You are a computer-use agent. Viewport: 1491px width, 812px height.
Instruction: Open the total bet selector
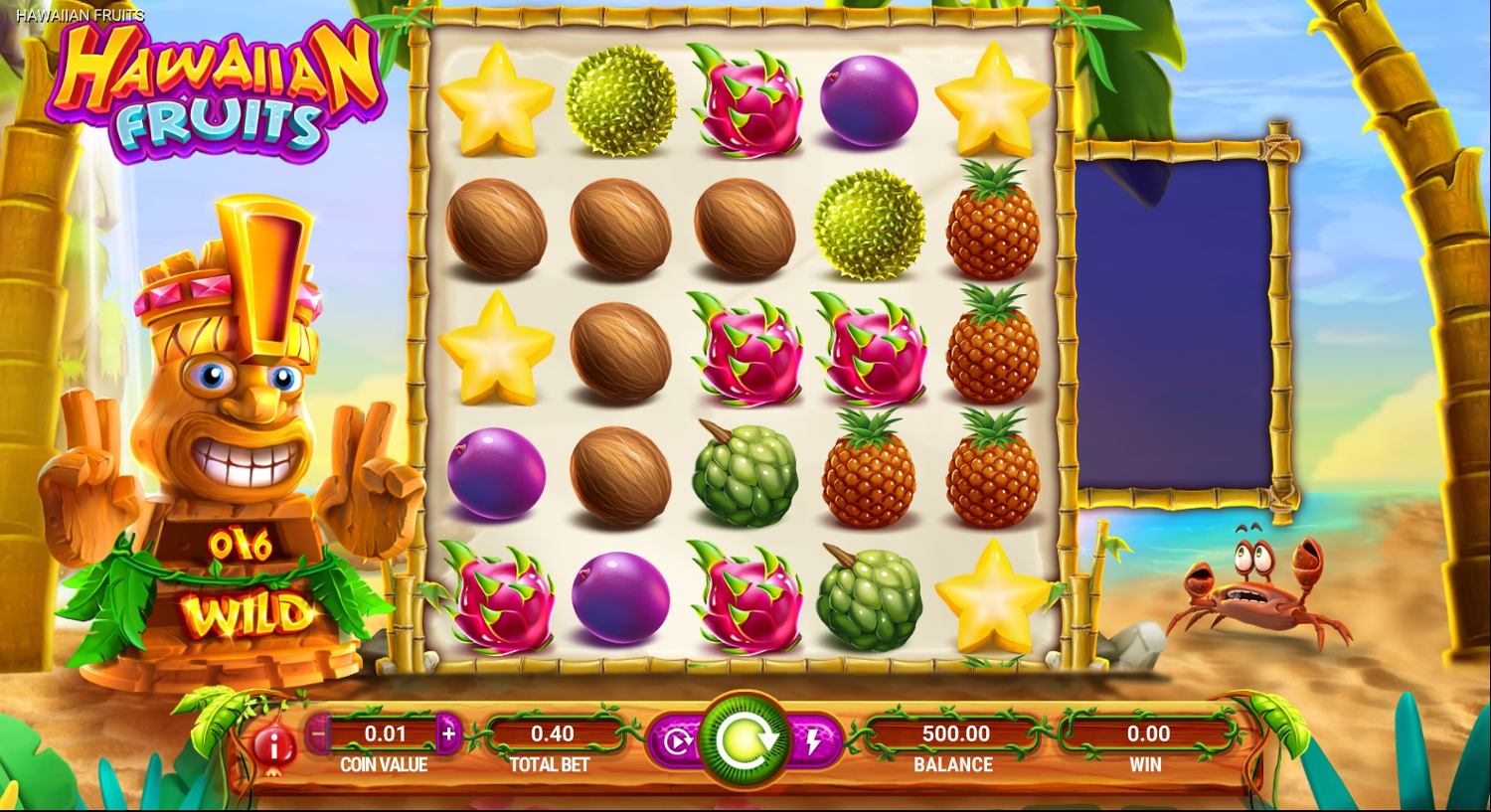(552, 734)
